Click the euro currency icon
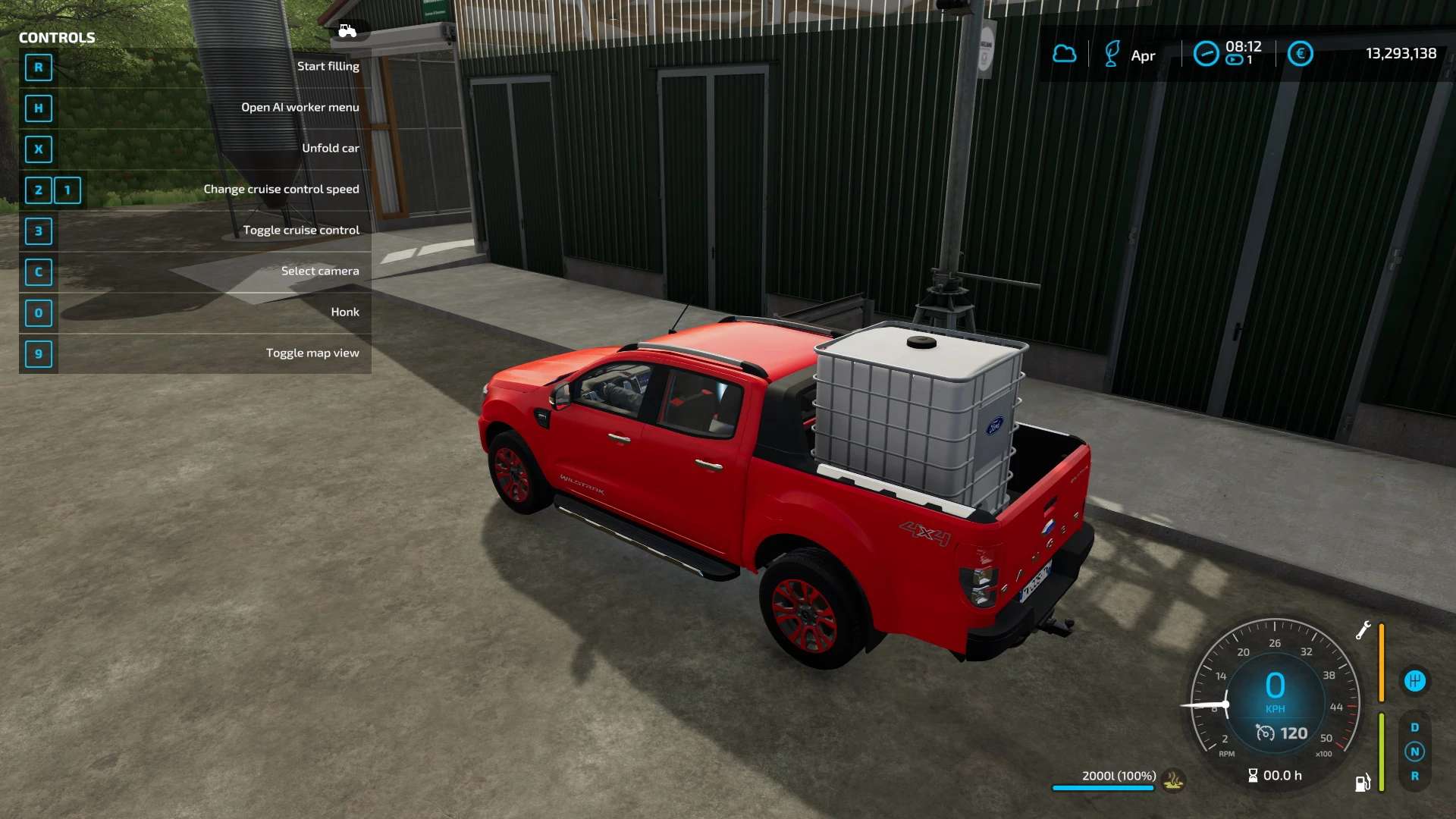Screen dimensions: 1456x819 tap(1300, 54)
